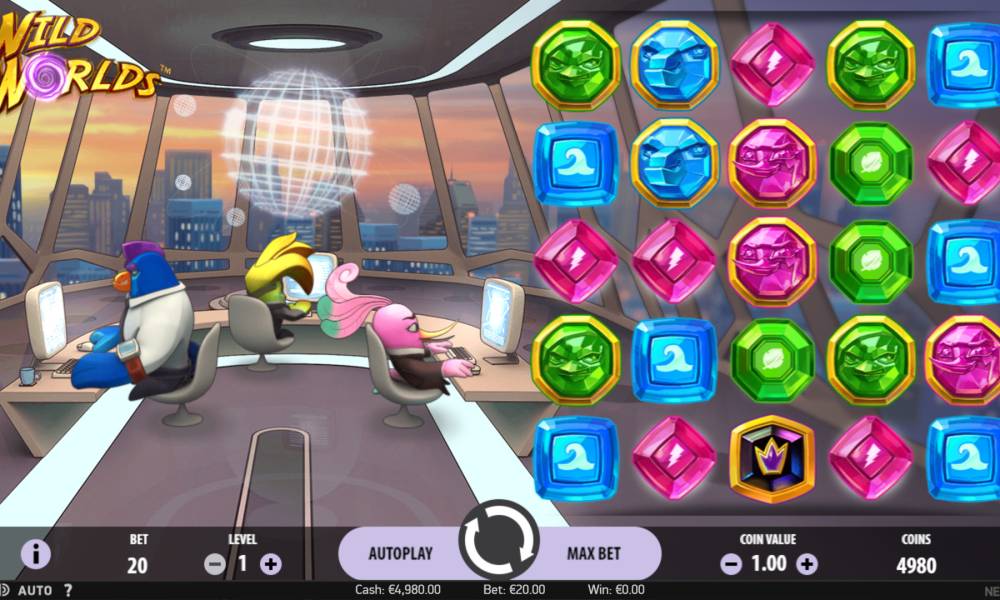Decrease the bet level
Image resolution: width=1000 pixels, height=600 pixels.
click(x=214, y=564)
